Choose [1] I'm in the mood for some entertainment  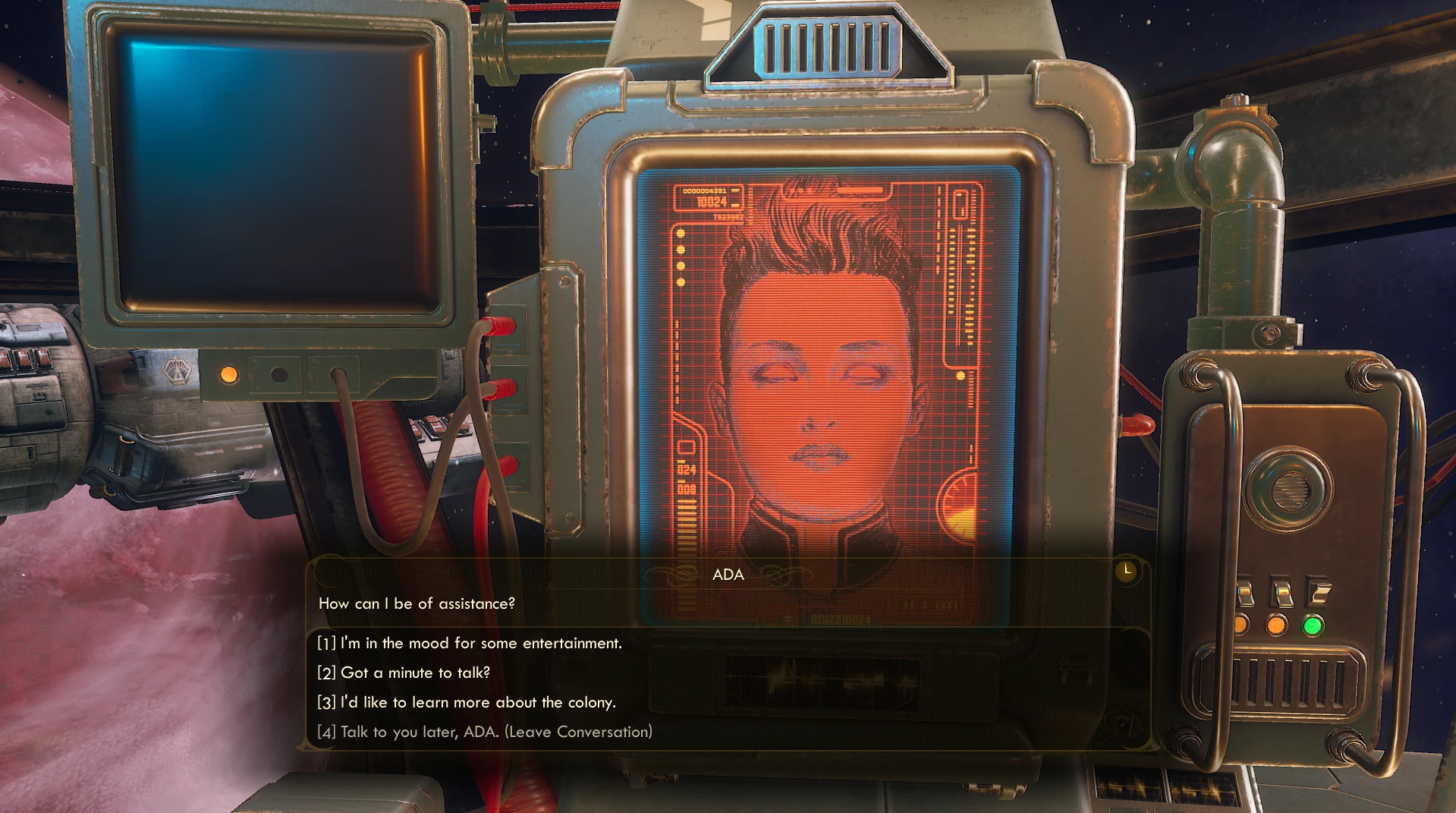click(x=468, y=642)
